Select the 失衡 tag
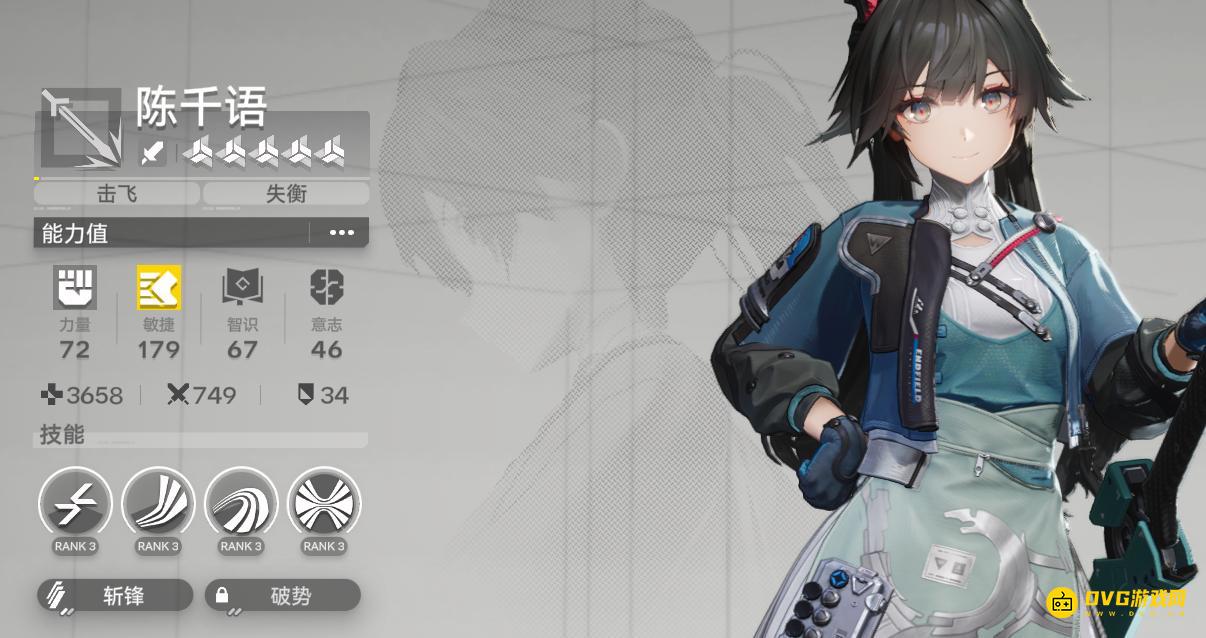This screenshot has height=638, width=1206. click(286, 194)
